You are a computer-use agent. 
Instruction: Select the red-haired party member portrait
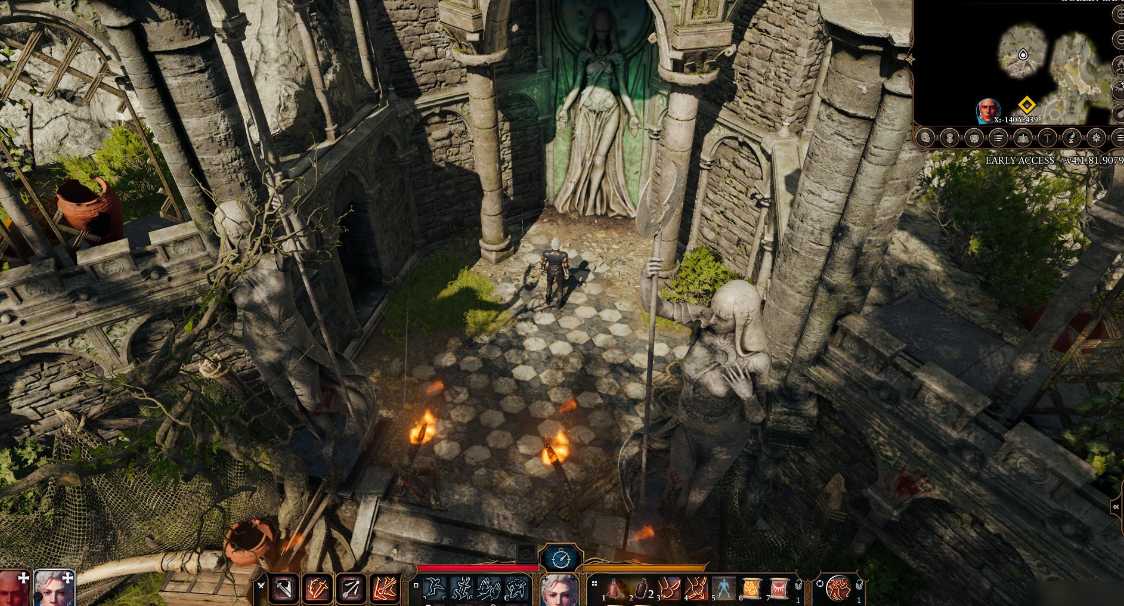pyautogui.click(x=13, y=590)
